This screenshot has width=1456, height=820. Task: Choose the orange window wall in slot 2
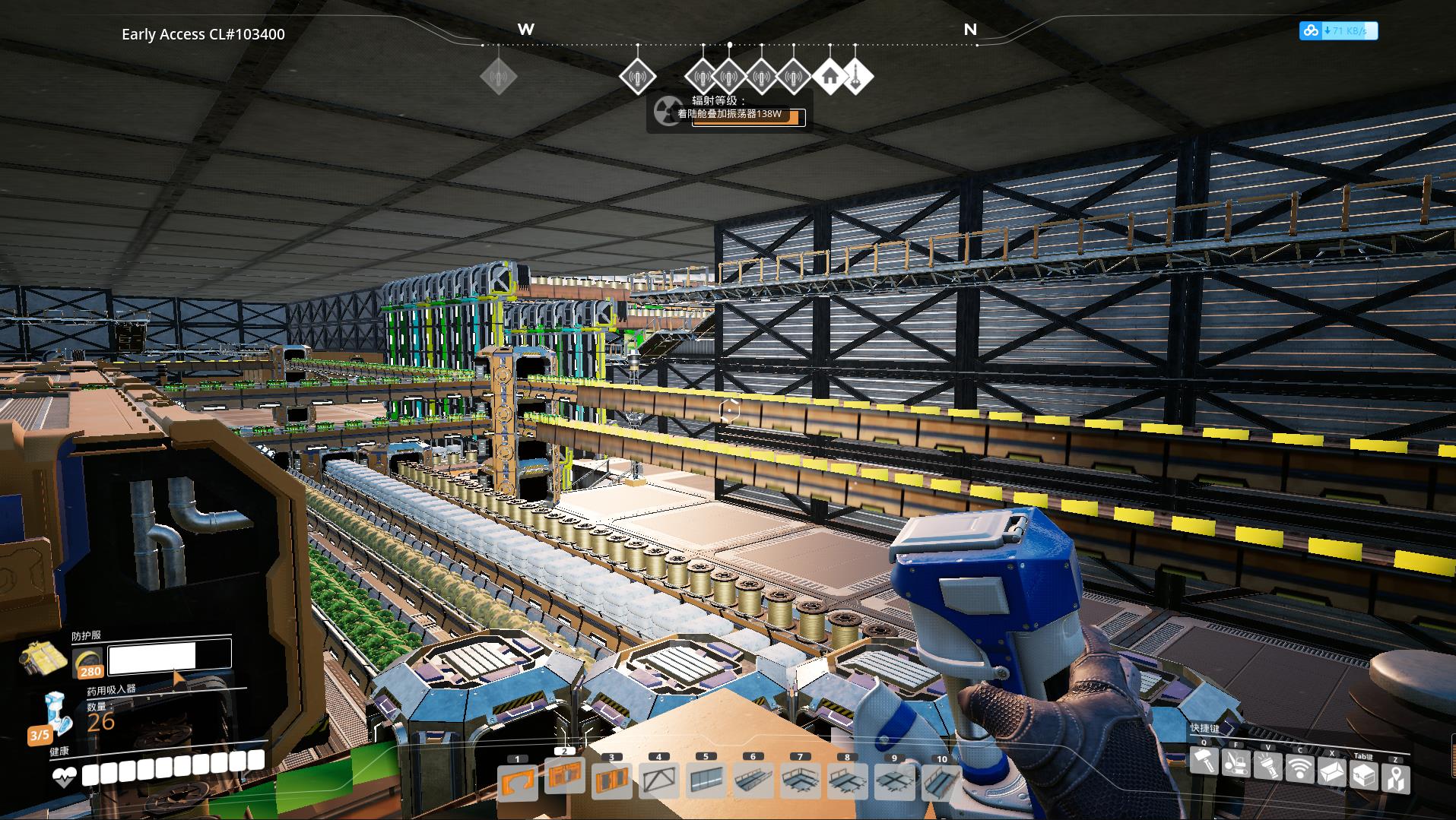(565, 777)
